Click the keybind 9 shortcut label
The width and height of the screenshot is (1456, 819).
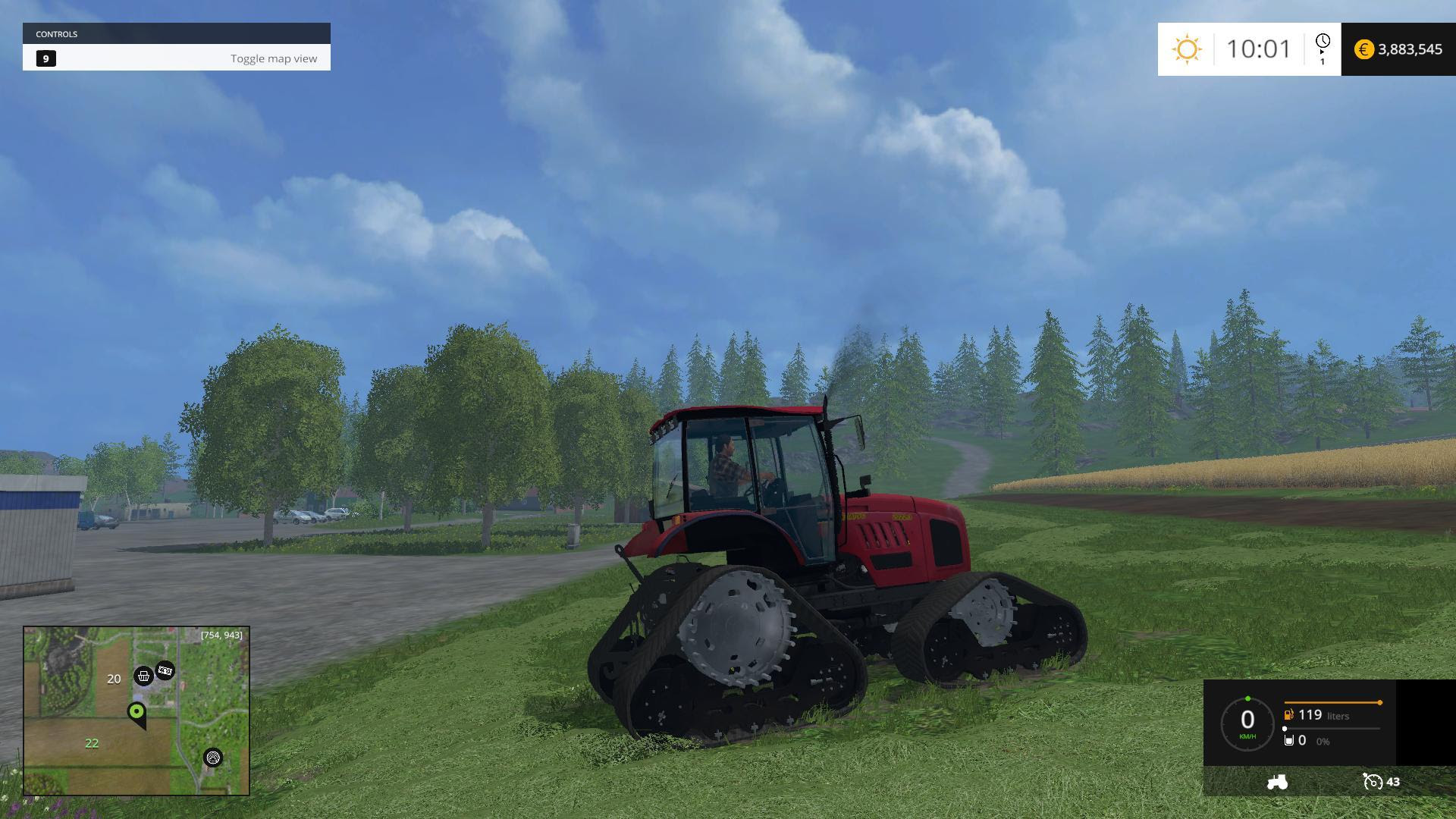point(45,58)
